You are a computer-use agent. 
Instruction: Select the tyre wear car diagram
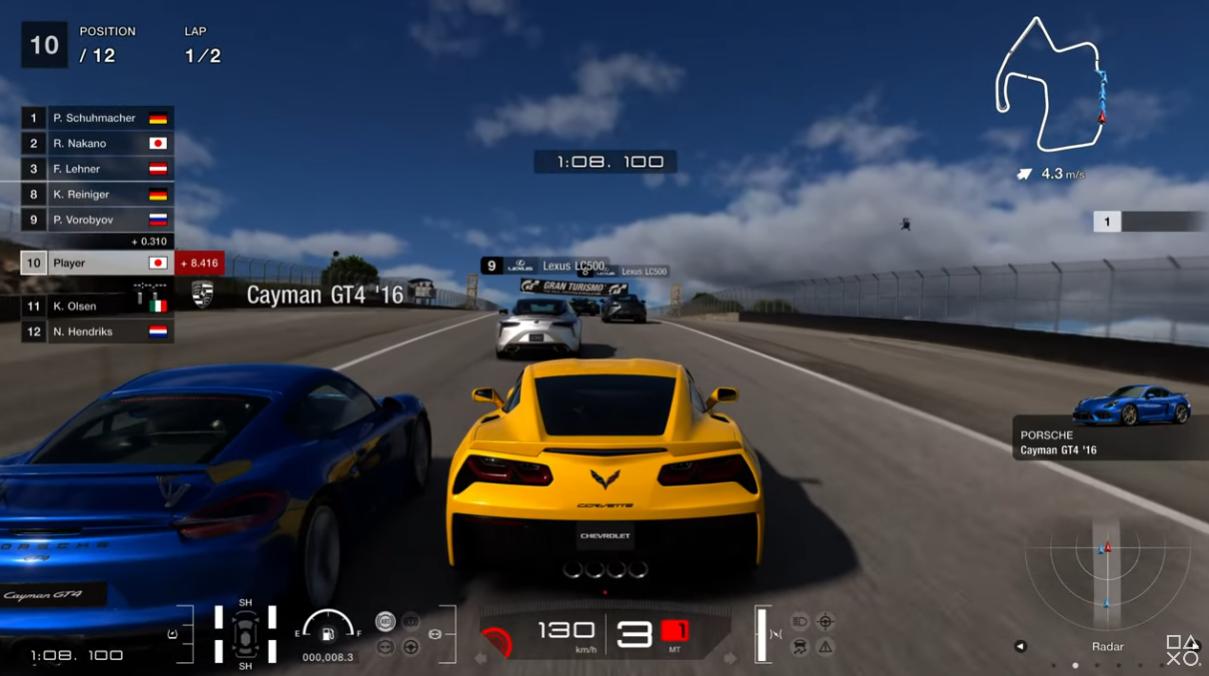(x=245, y=632)
